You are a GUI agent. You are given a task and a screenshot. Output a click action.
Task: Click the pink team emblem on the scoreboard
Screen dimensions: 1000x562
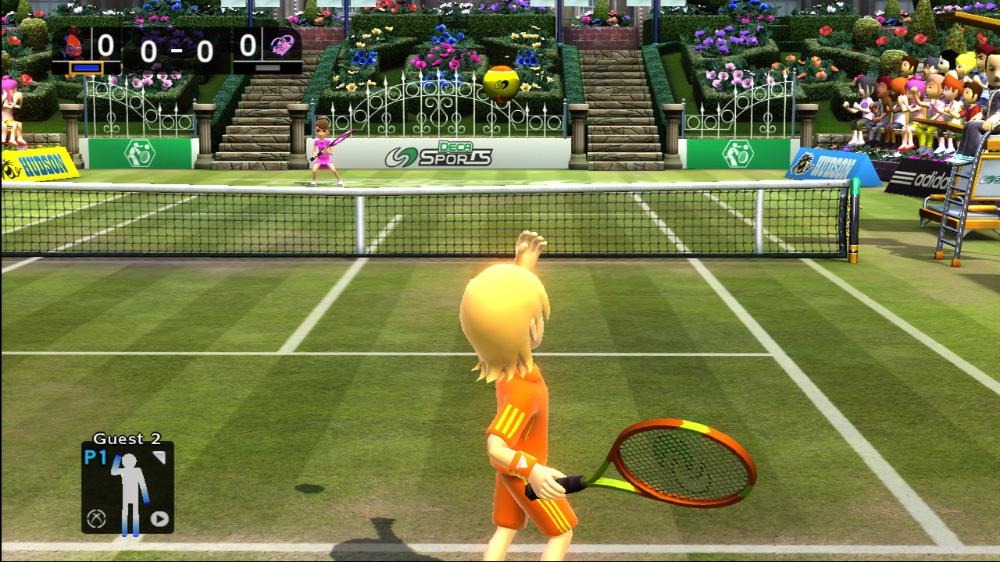[x=281, y=45]
